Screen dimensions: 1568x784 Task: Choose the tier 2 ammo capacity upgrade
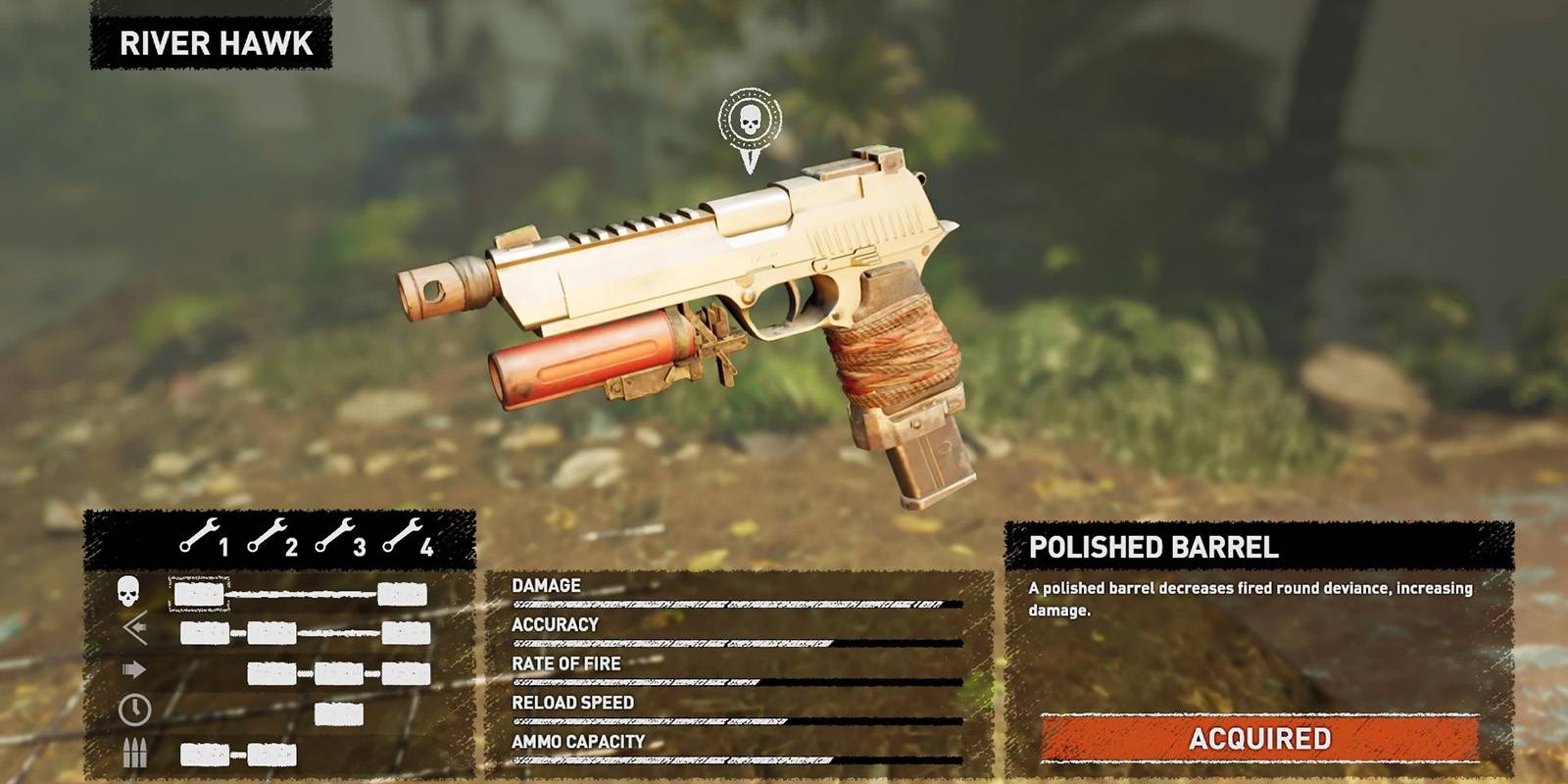pyautogui.click(x=272, y=755)
